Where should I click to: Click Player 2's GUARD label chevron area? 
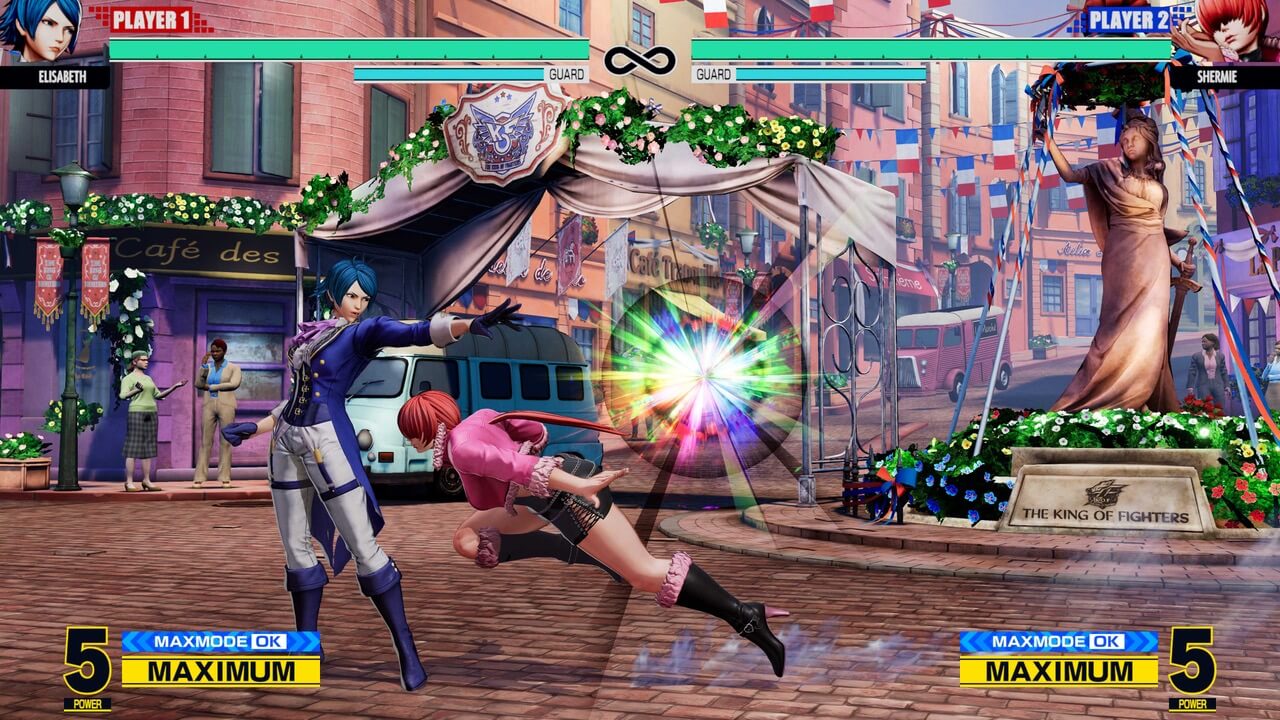click(713, 74)
